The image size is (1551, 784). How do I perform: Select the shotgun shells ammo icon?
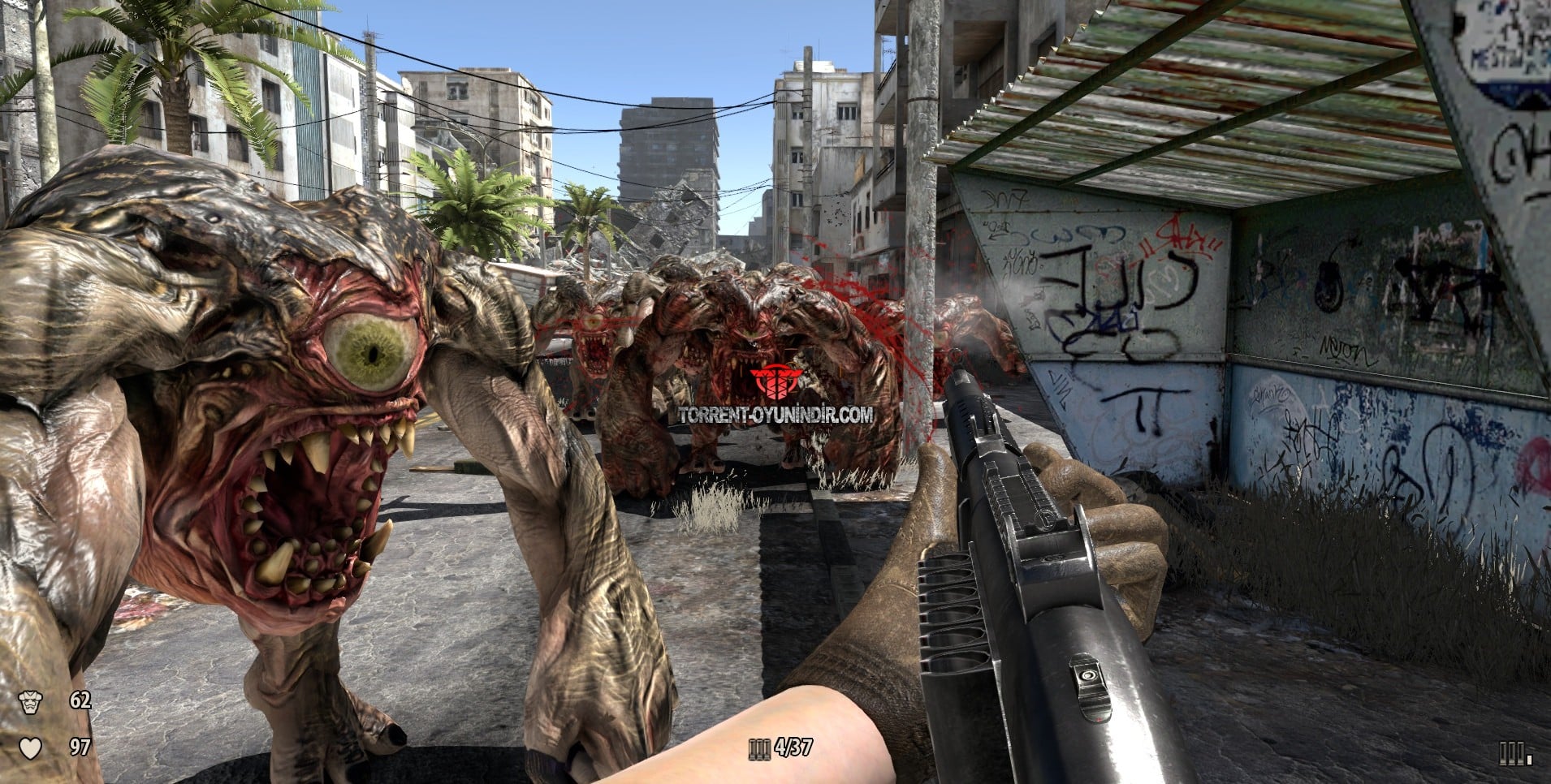[759, 748]
